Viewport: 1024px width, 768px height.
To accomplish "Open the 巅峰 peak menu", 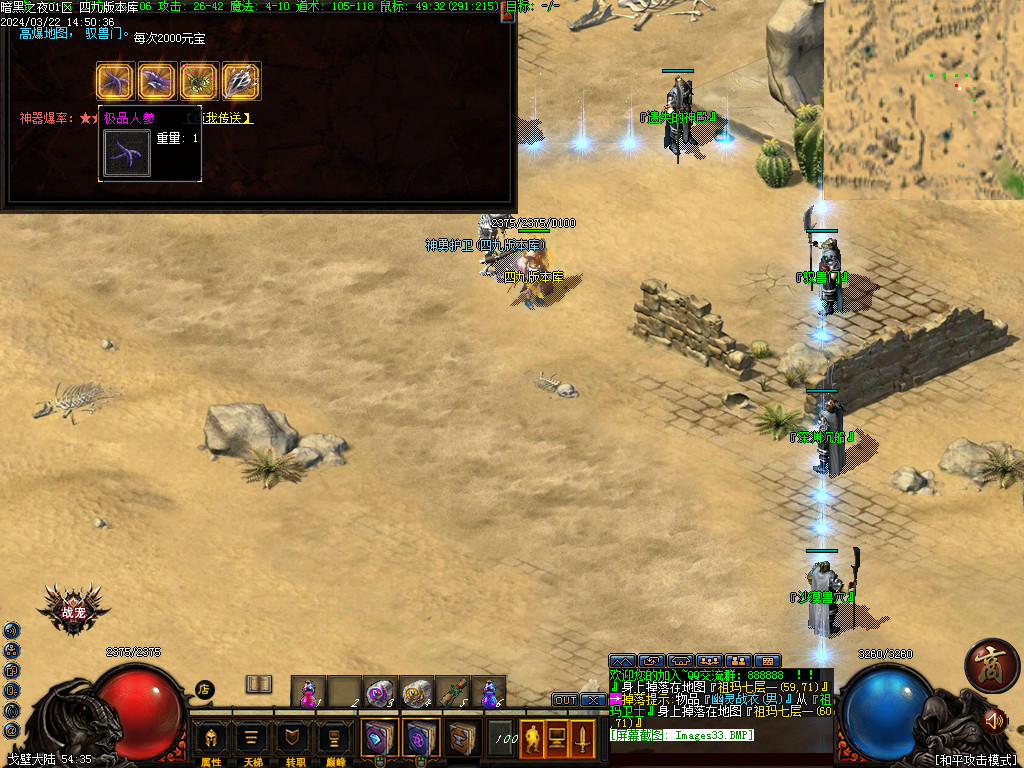I will (x=335, y=740).
